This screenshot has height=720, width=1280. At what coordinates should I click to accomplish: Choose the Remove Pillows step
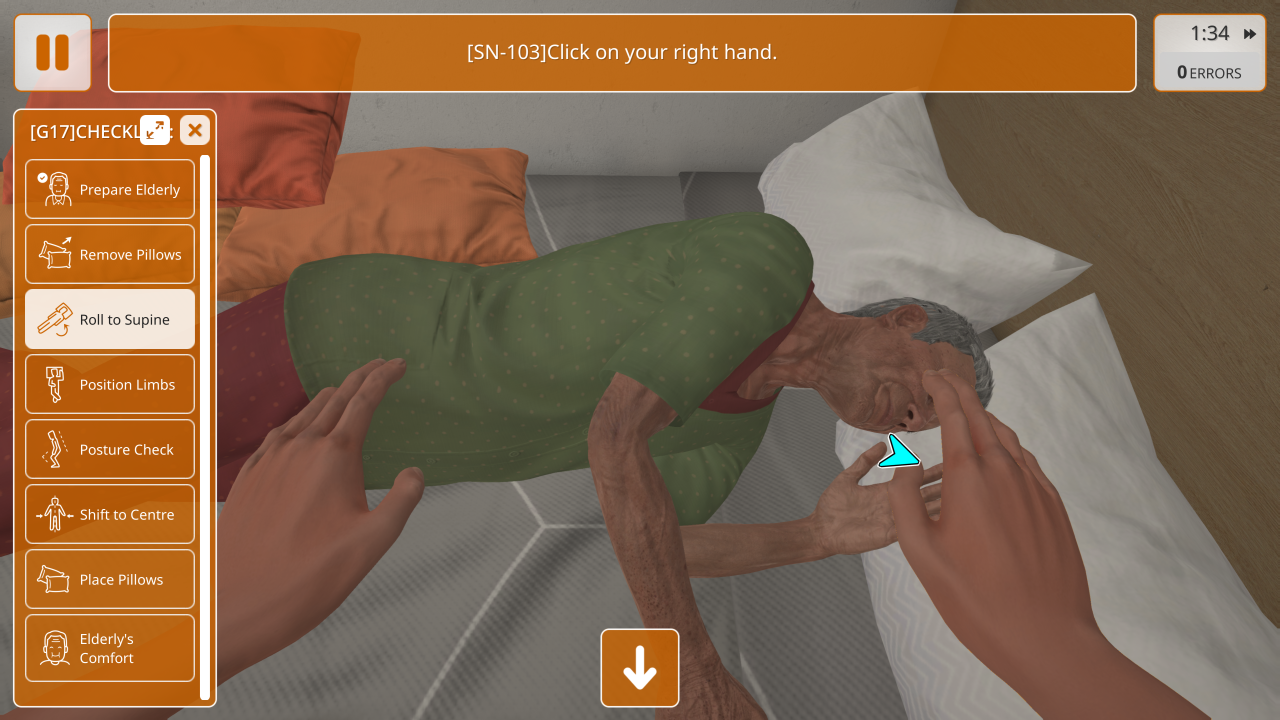coord(110,254)
